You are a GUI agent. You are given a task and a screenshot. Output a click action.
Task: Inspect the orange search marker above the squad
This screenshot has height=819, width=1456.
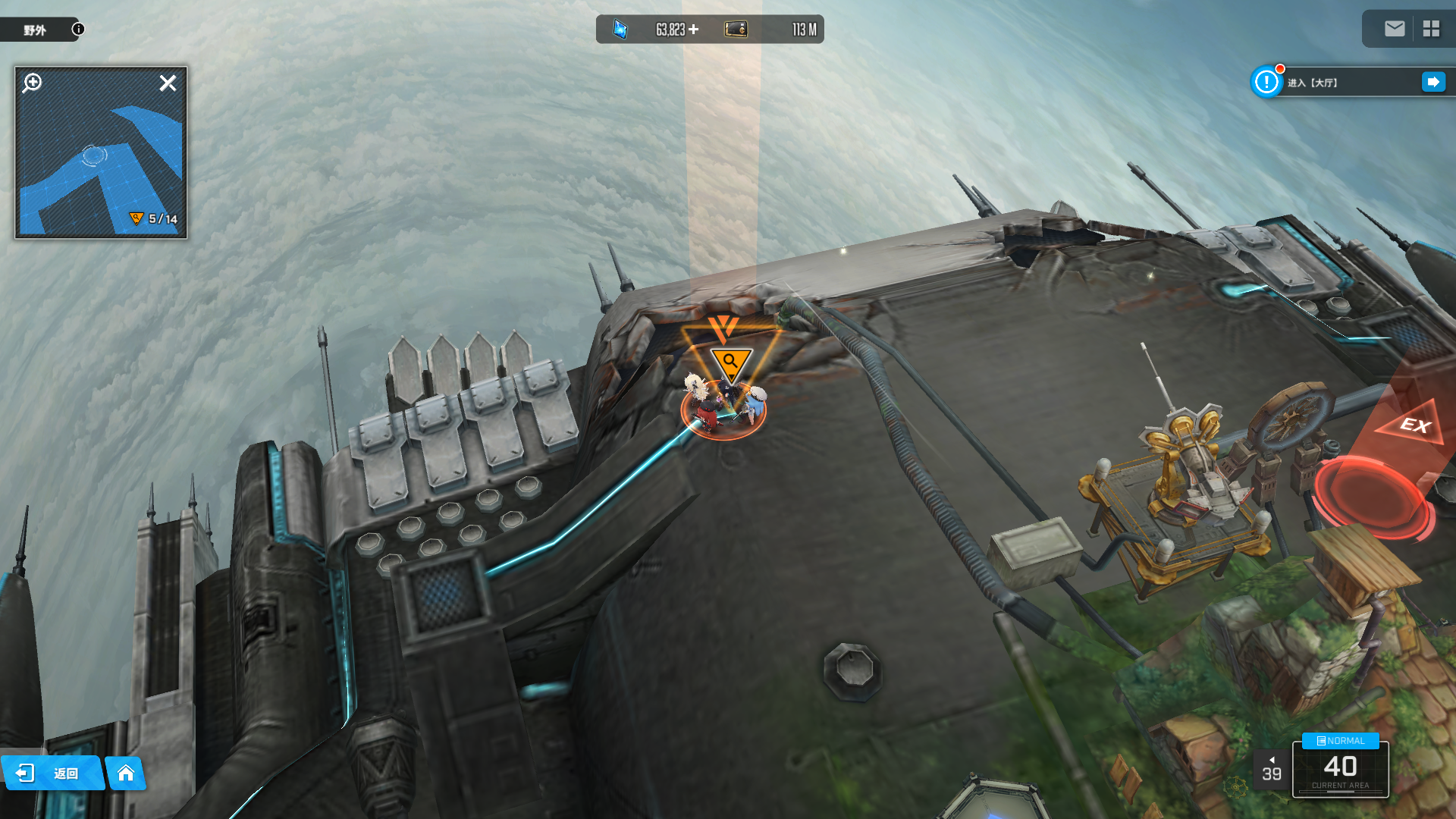(x=730, y=362)
